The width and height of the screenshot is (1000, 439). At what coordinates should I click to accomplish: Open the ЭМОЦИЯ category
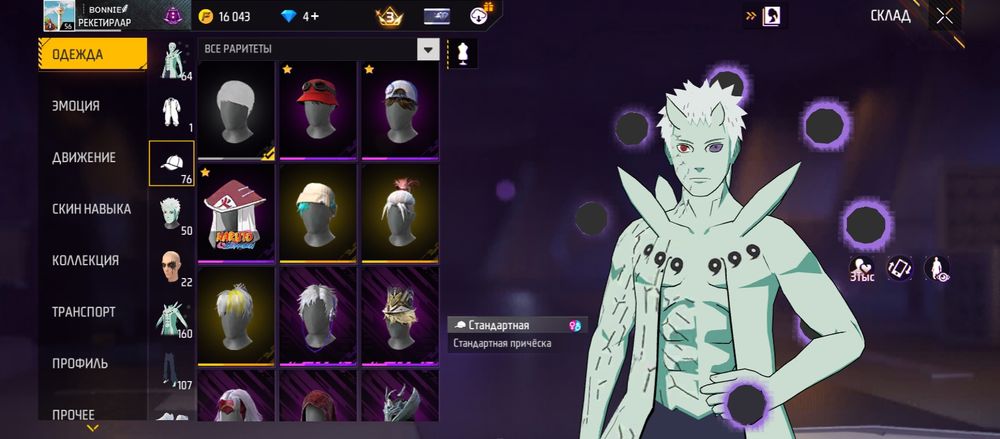pyautogui.click(x=76, y=106)
